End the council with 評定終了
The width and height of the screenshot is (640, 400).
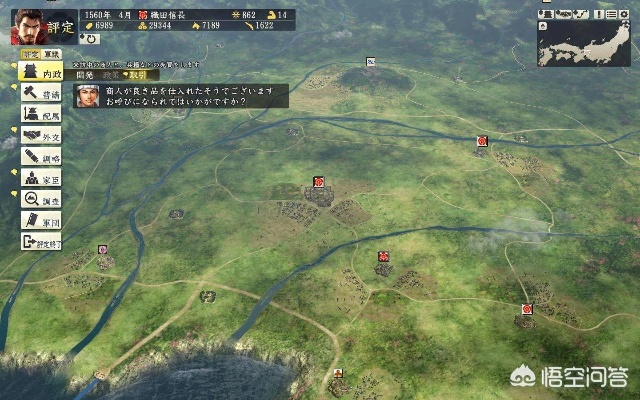(x=42, y=241)
